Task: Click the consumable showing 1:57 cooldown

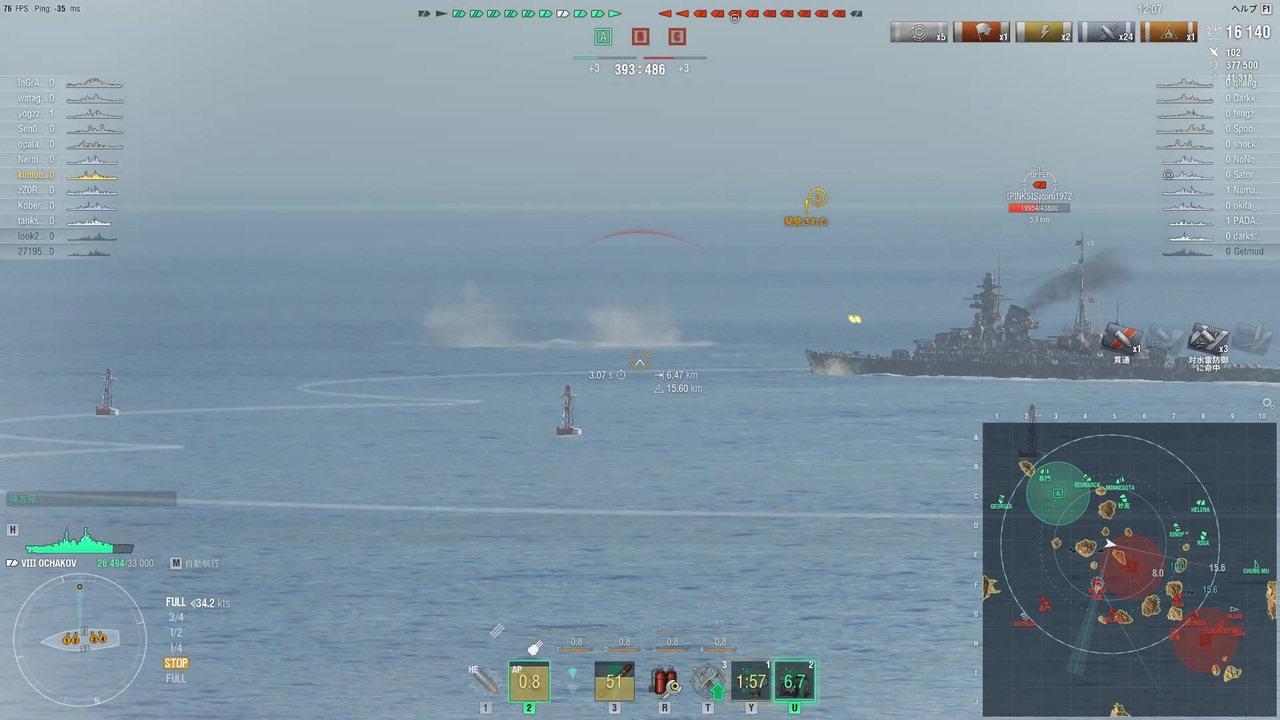Action: point(751,682)
